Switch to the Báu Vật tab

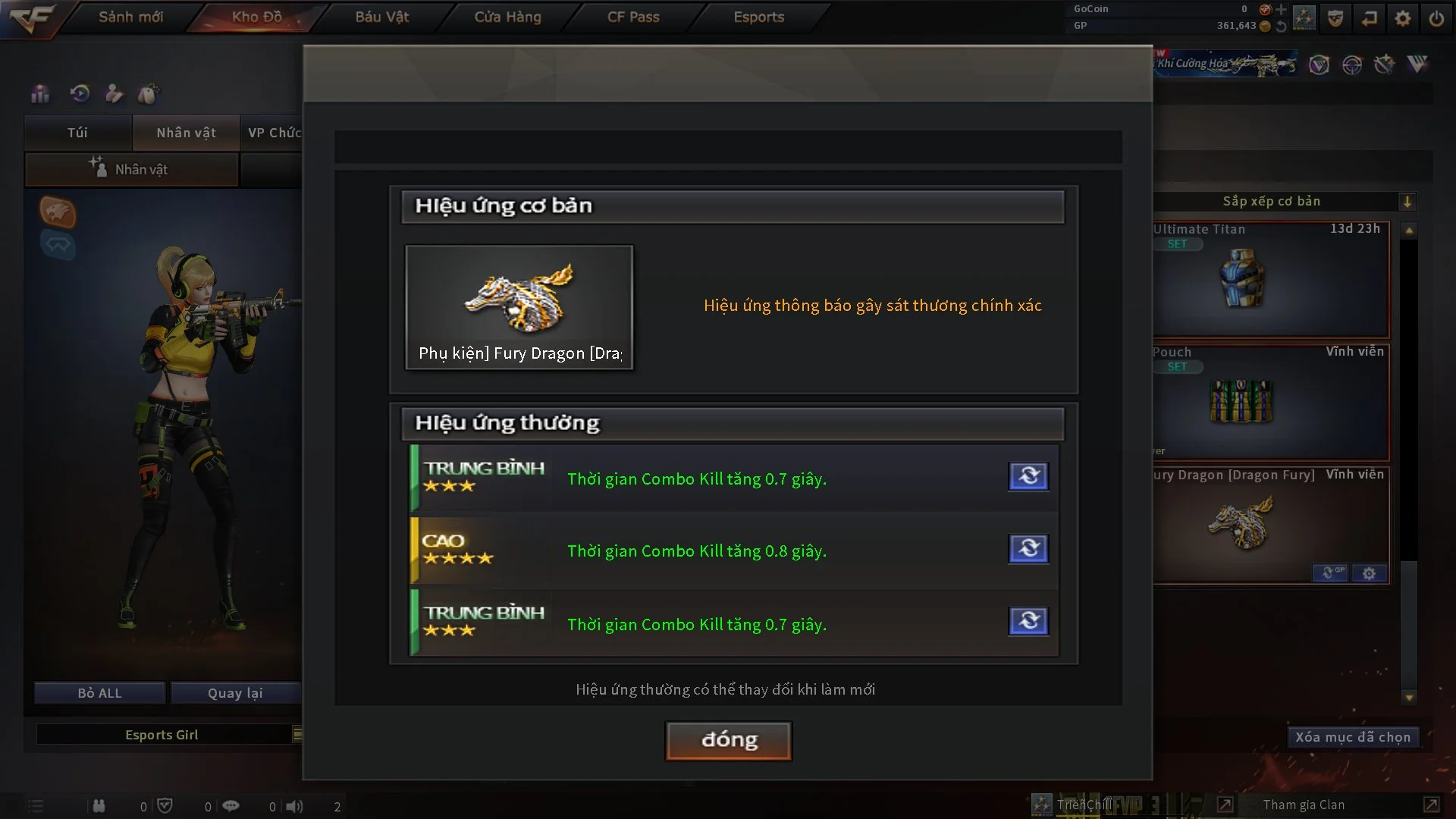pos(381,16)
